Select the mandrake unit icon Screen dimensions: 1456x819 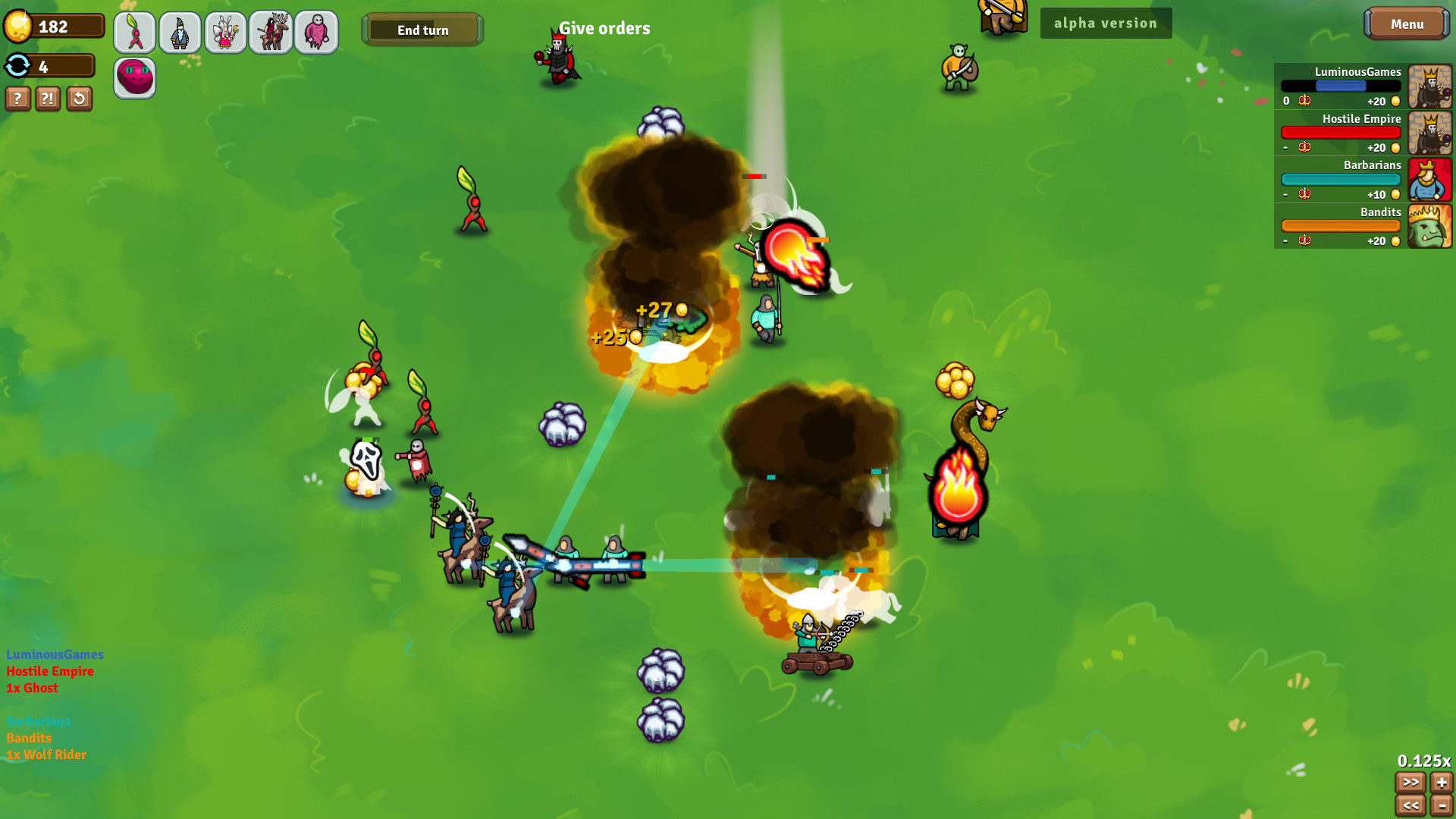click(134, 32)
